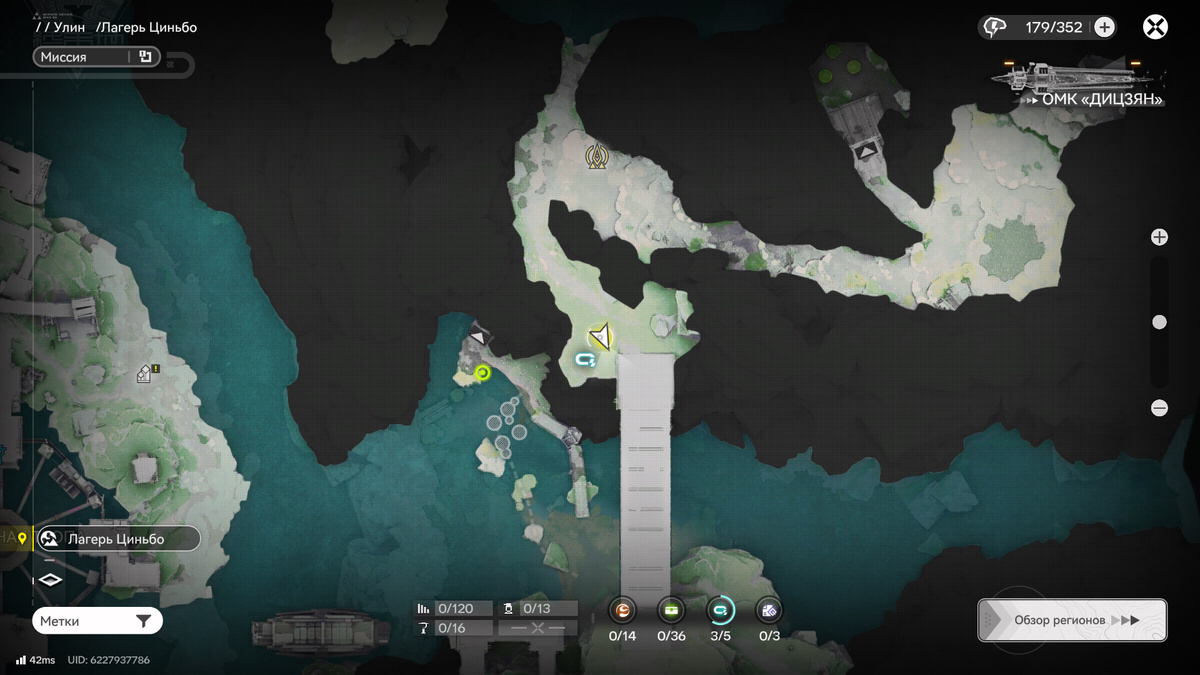
Task: Show the purple collectible counter 0/3
Action: click(x=769, y=610)
